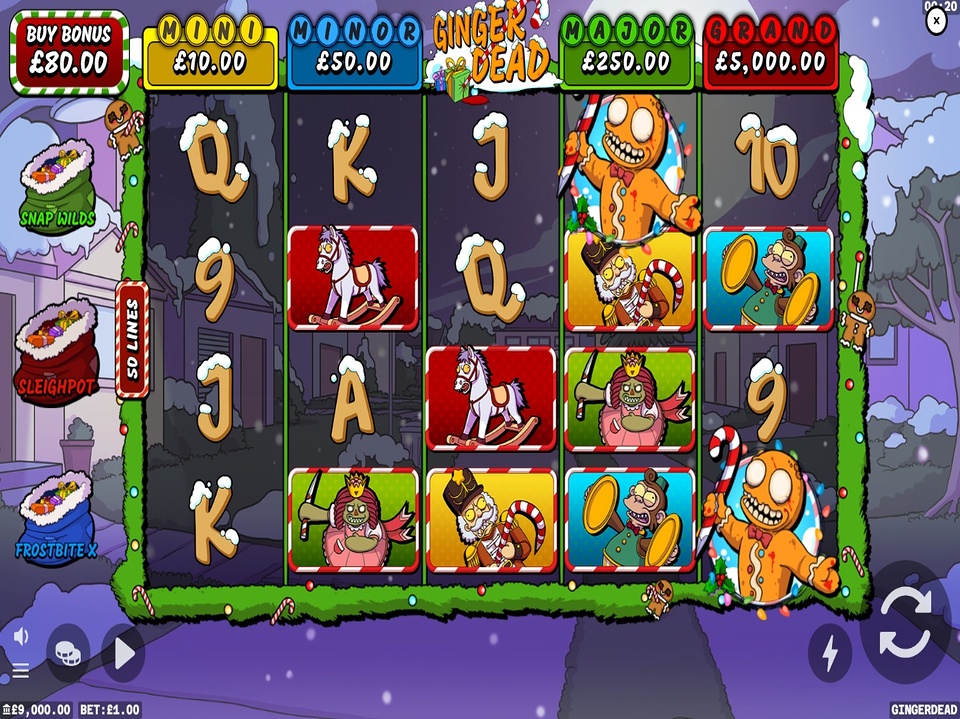
Task: Mute the sound with the speaker icon
Action: pos(20,636)
